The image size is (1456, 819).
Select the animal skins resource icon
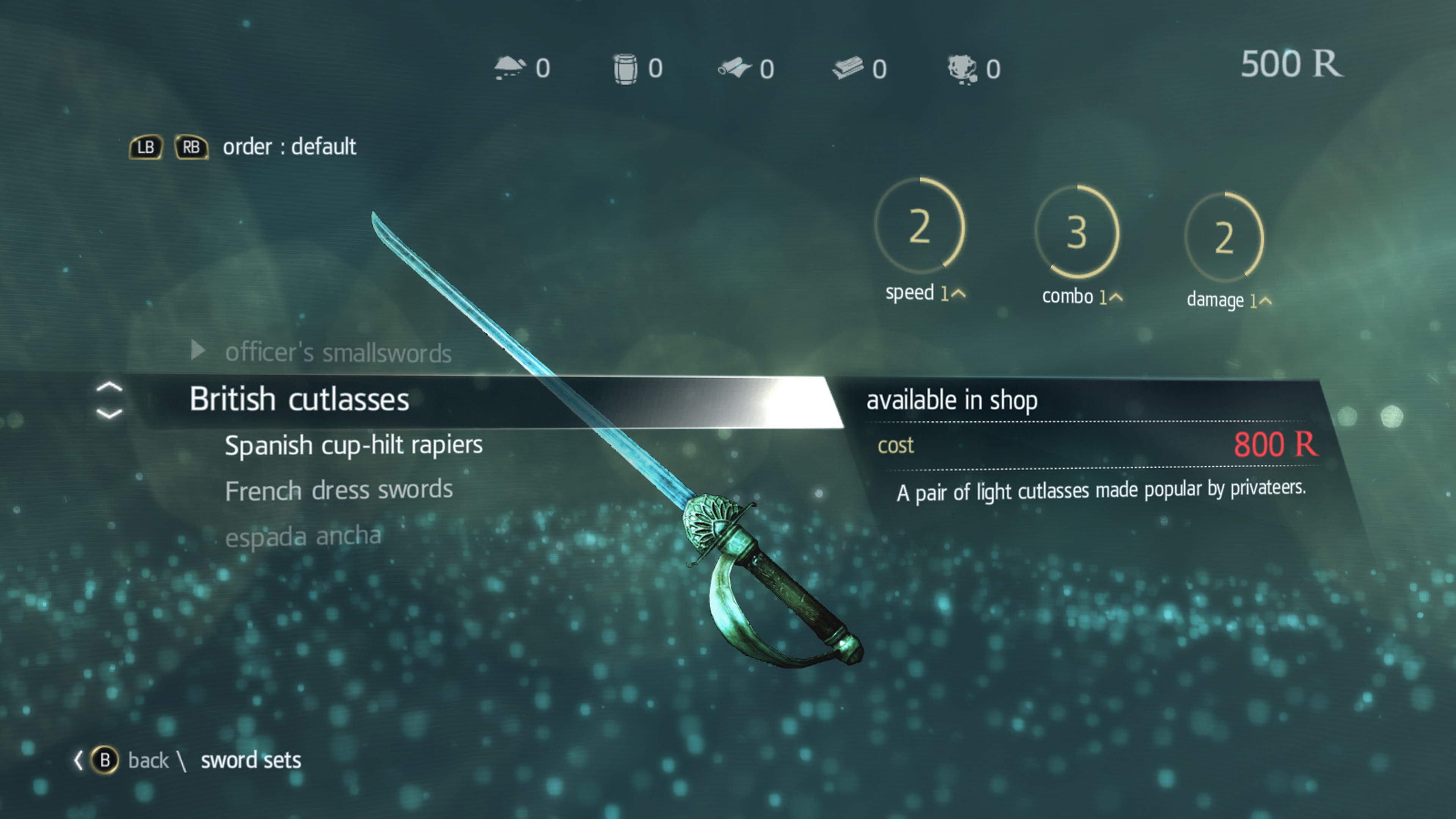pyautogui.click(x=962, y=68)
